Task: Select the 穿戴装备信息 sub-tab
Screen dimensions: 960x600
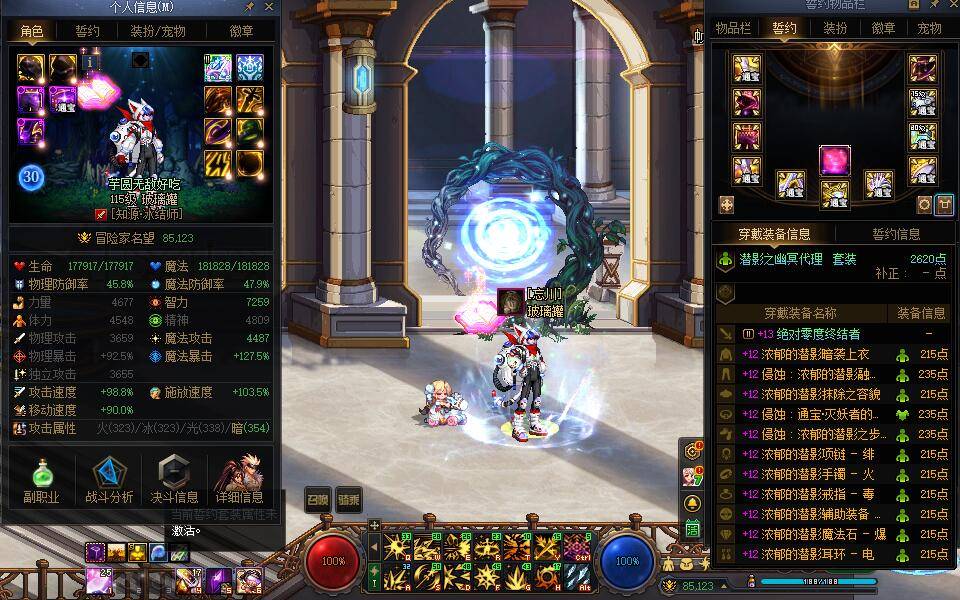Action: 774,234
